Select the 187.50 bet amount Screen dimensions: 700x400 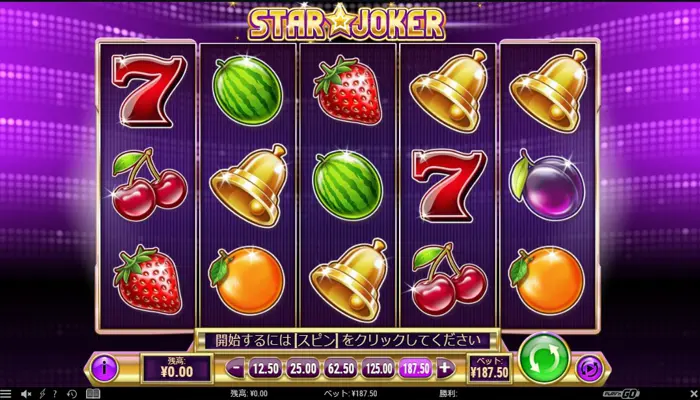click(416, 368)
